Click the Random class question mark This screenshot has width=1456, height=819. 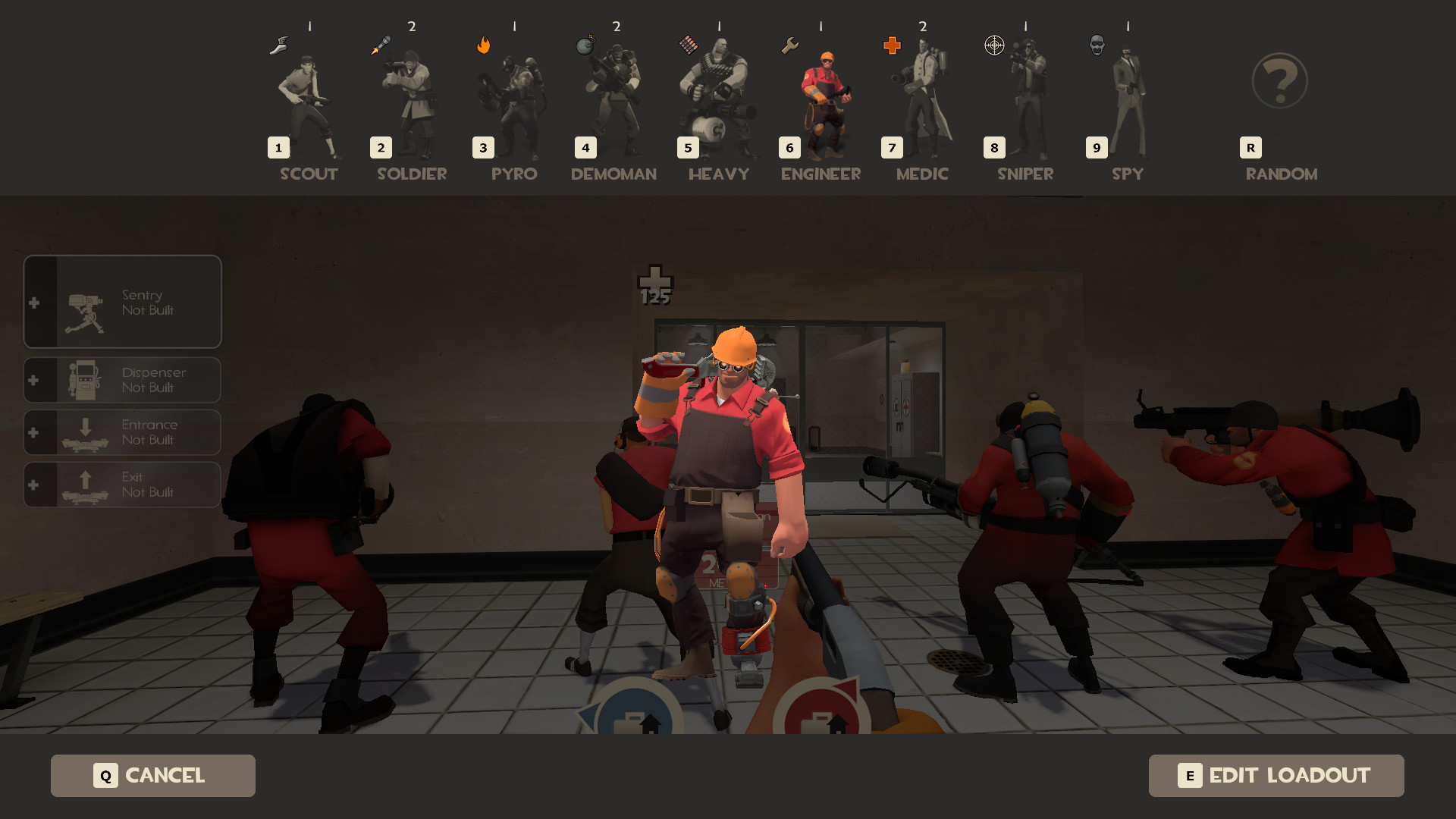(1279, 81)
